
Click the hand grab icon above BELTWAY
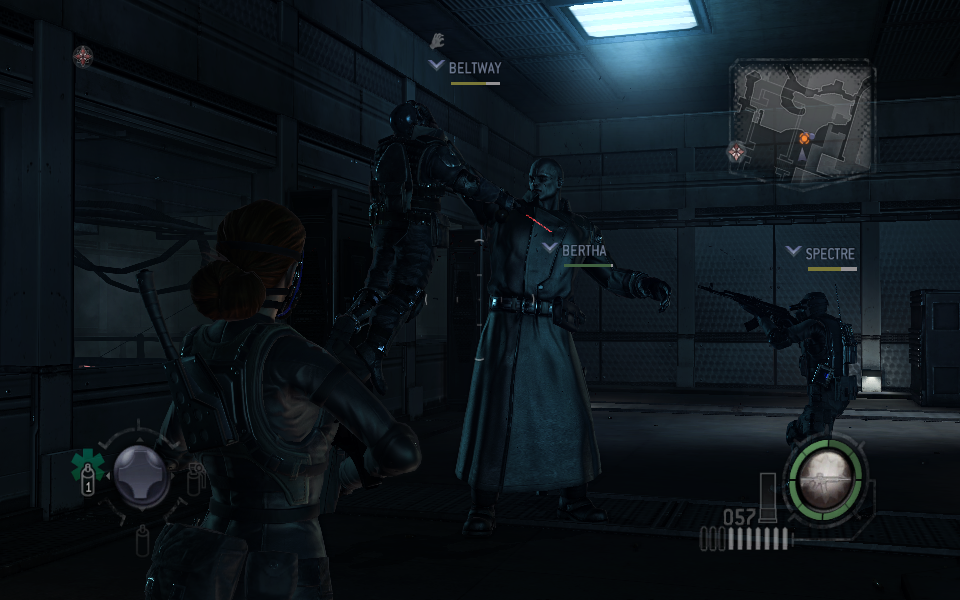pos(436,41)
